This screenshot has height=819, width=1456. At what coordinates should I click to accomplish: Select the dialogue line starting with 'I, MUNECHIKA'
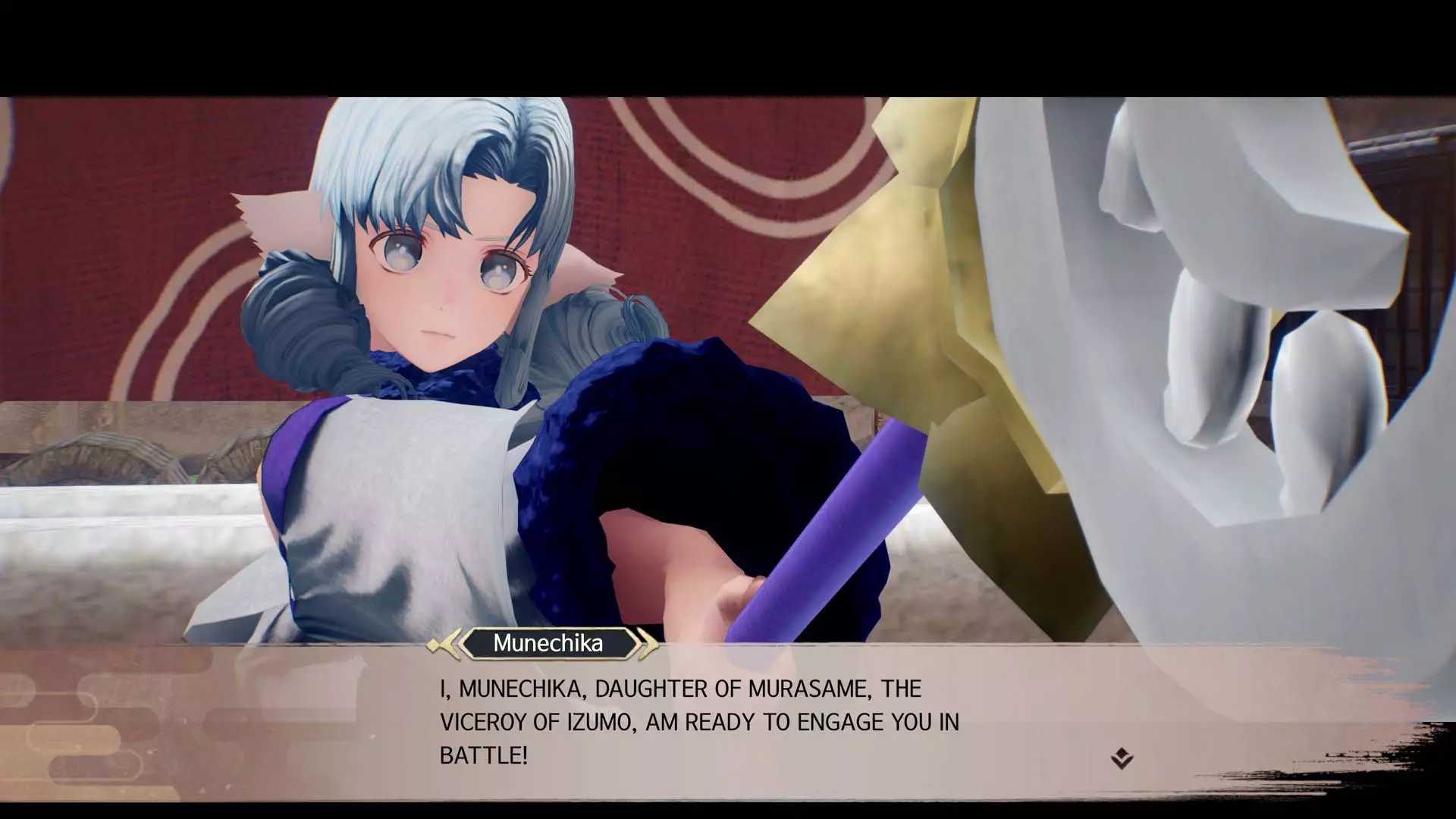(x=679, y=689)
